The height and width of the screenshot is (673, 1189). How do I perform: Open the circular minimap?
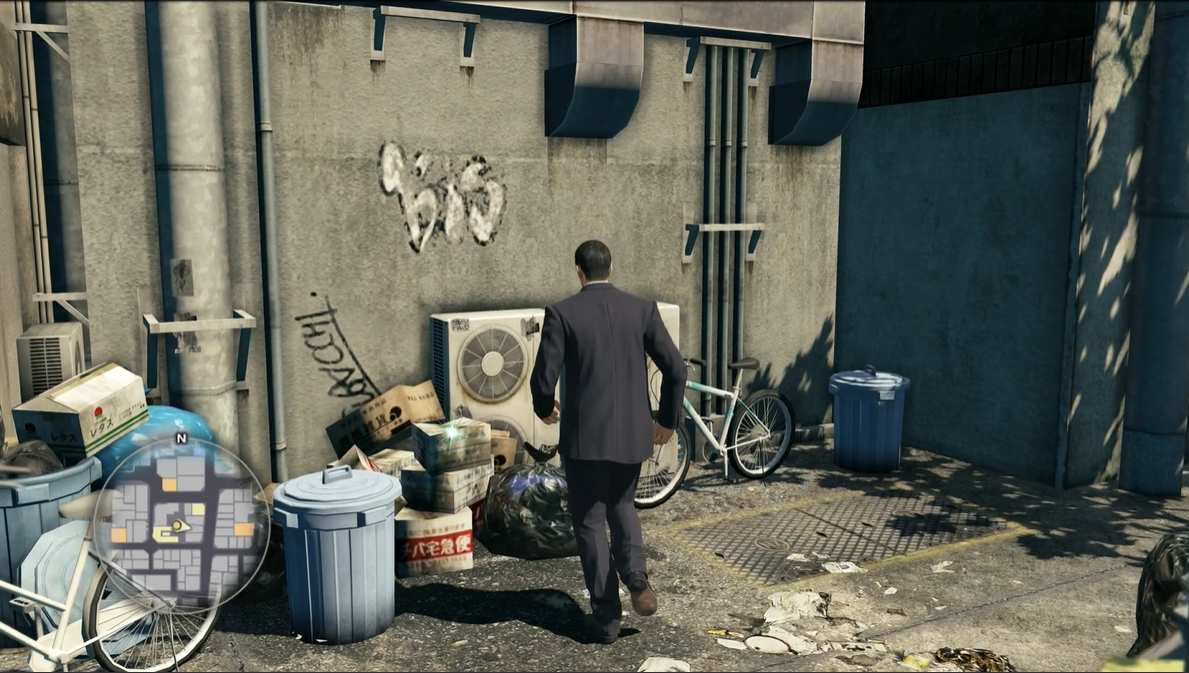pyautogui.click(x=181, y=524)
